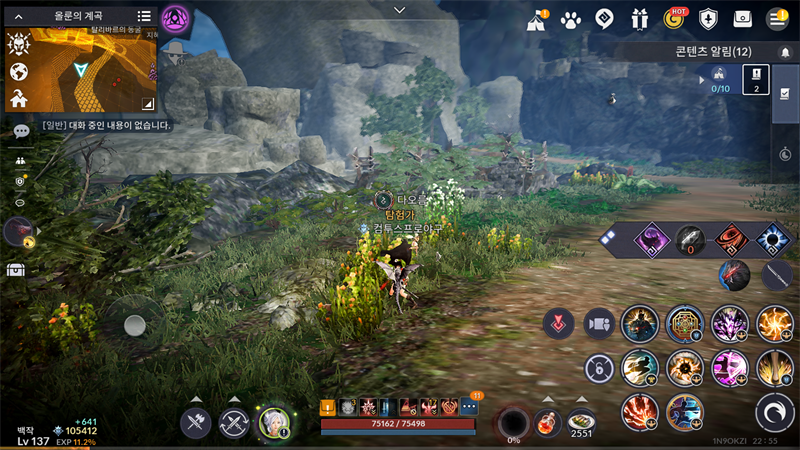Open the paw print pet menu
The height and width of the screenshot is (450, 800).
tap(571, 18)
